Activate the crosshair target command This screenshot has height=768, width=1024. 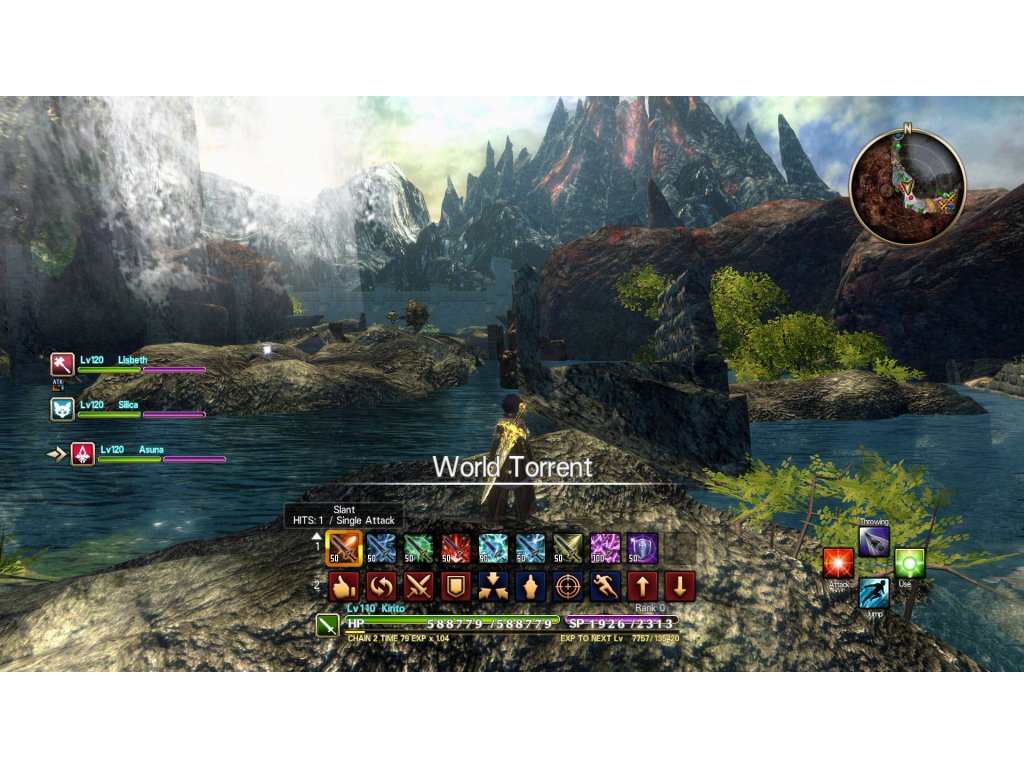point(568,586)
